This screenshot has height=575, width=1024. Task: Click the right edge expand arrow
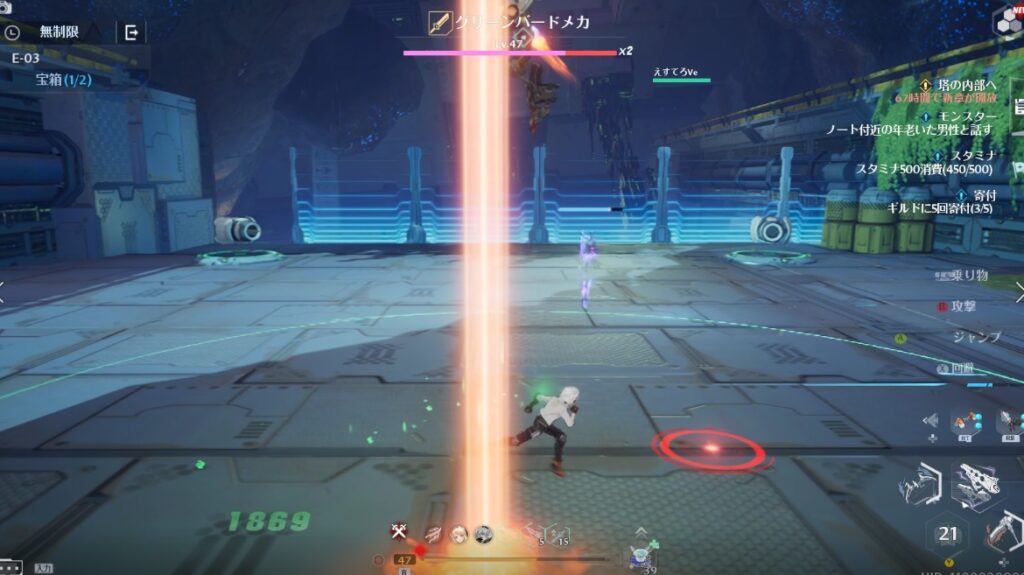point(1018,291)
